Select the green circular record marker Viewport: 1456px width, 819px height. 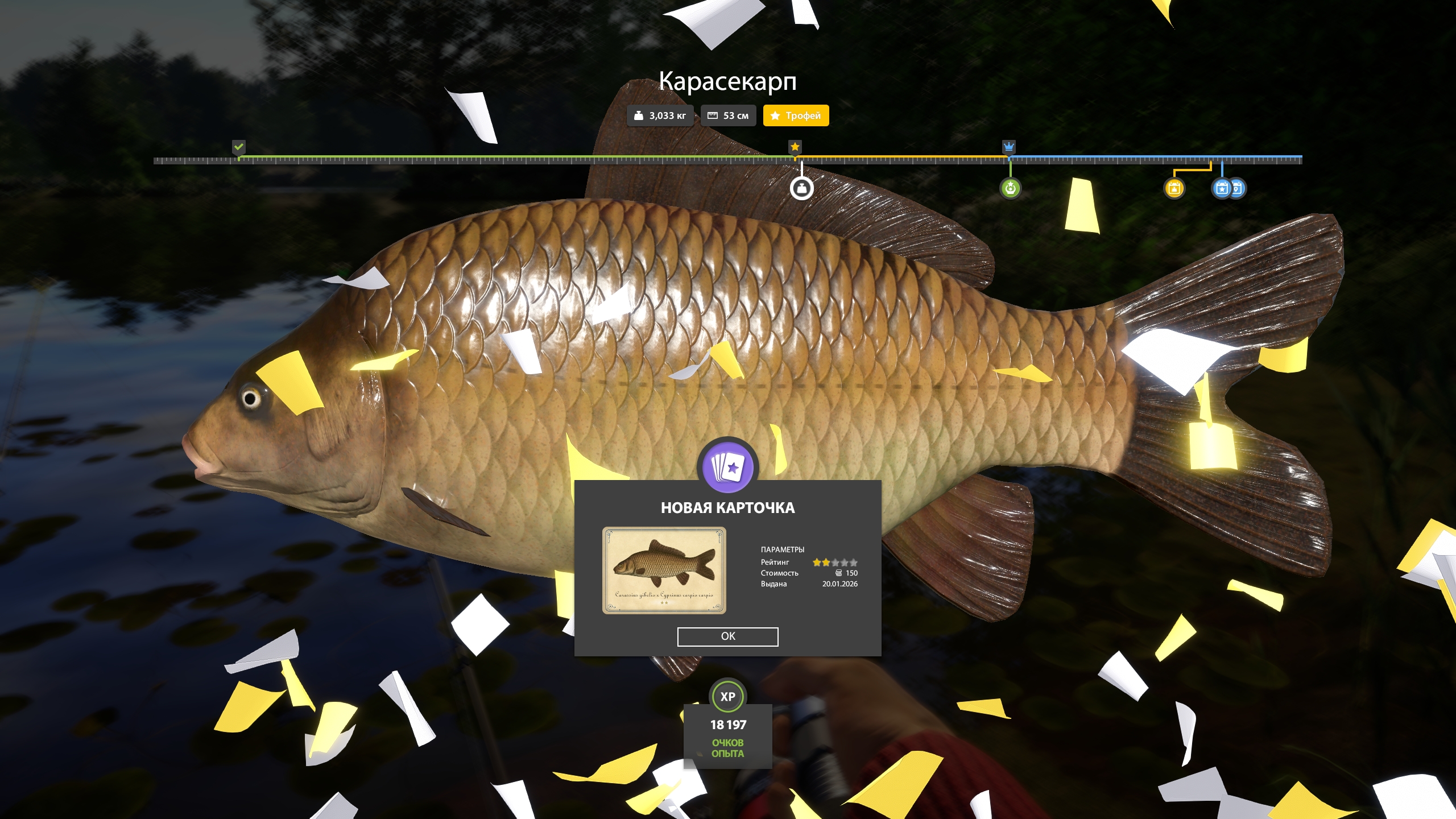click(x=1010, y=188)
